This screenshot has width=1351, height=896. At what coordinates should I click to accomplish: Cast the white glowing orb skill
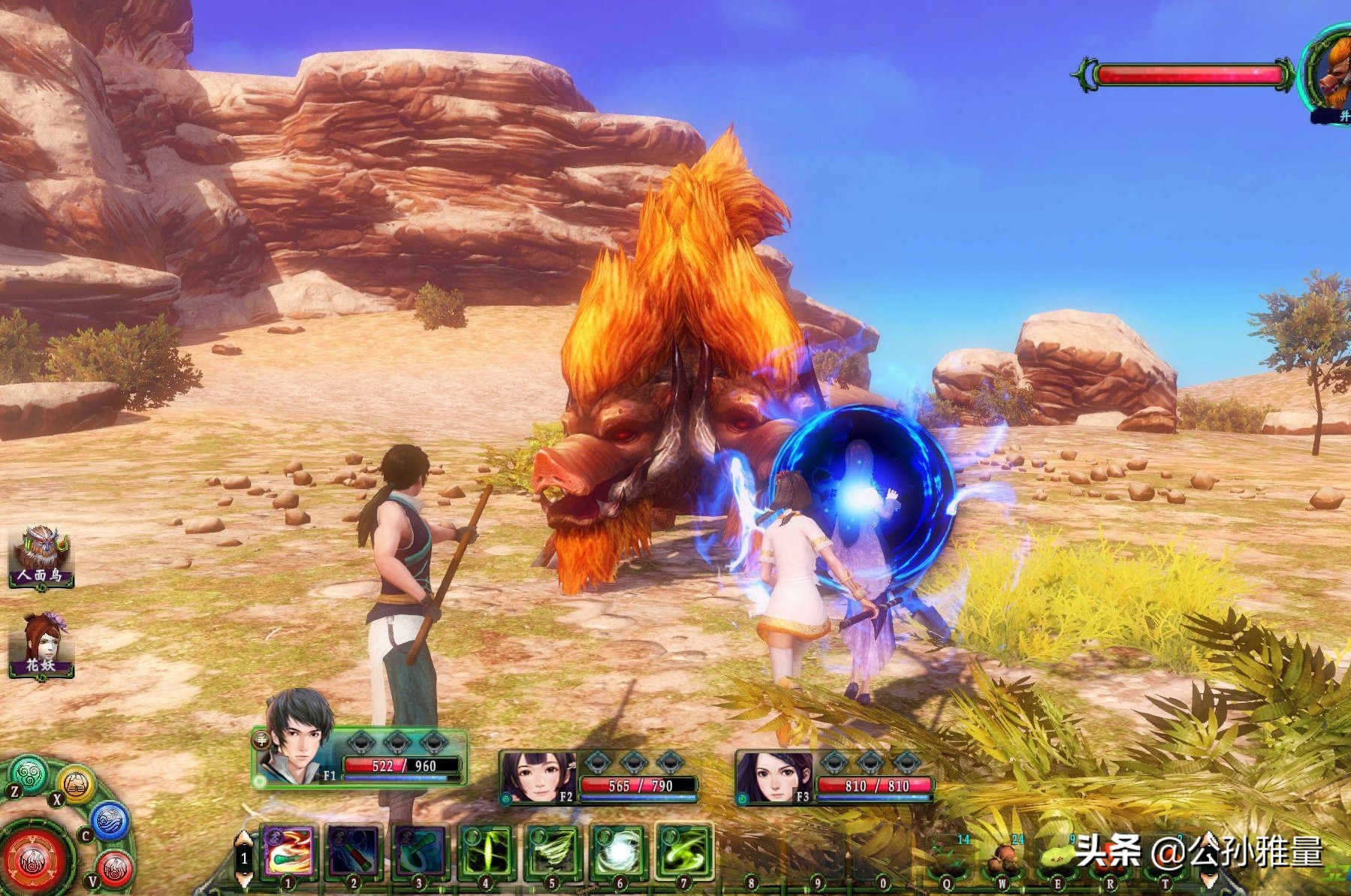pos(618,852)
